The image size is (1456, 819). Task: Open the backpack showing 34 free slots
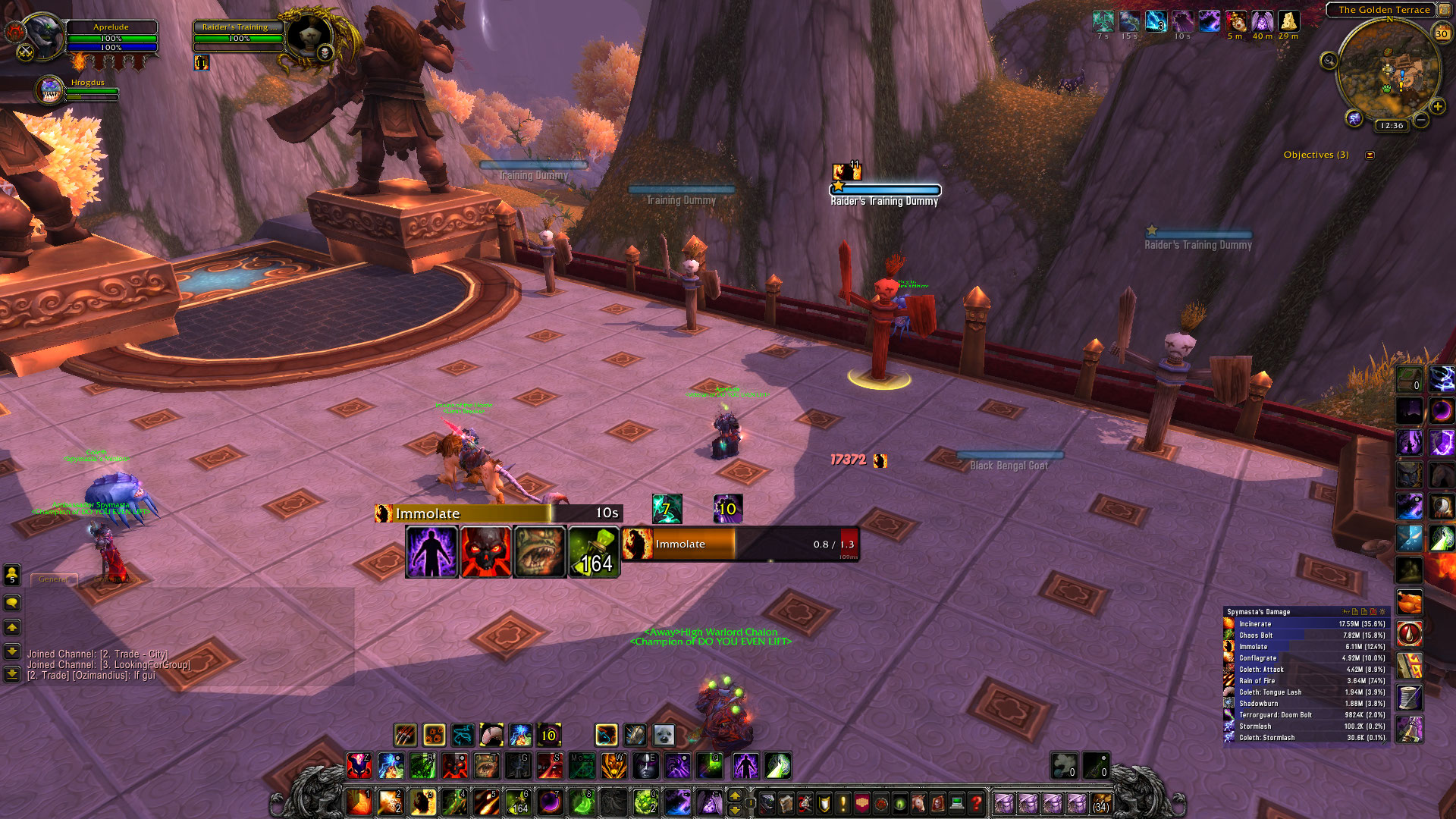coord(1100,802)
